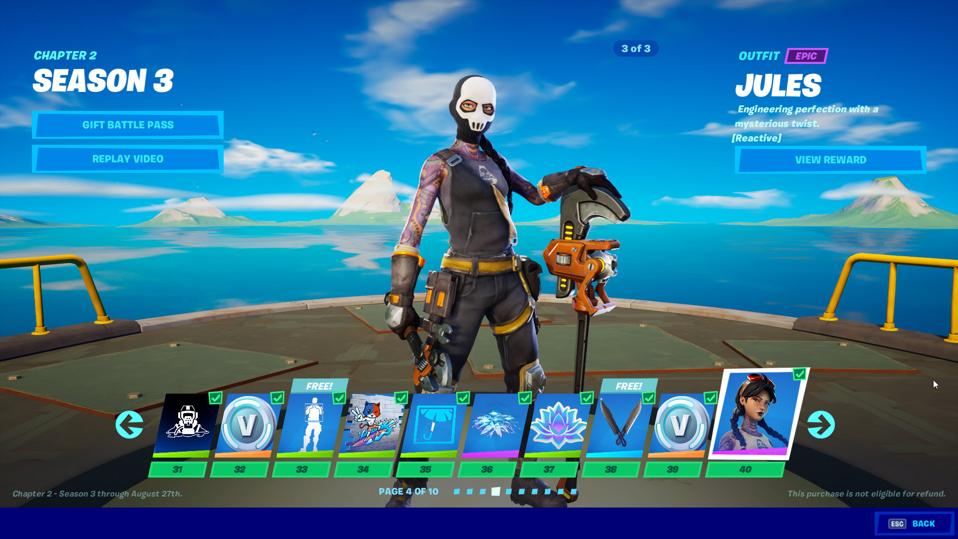Select the free tier 38 dual blades reward
Screen dimensions: 958x539
click(x=619, y=426)
